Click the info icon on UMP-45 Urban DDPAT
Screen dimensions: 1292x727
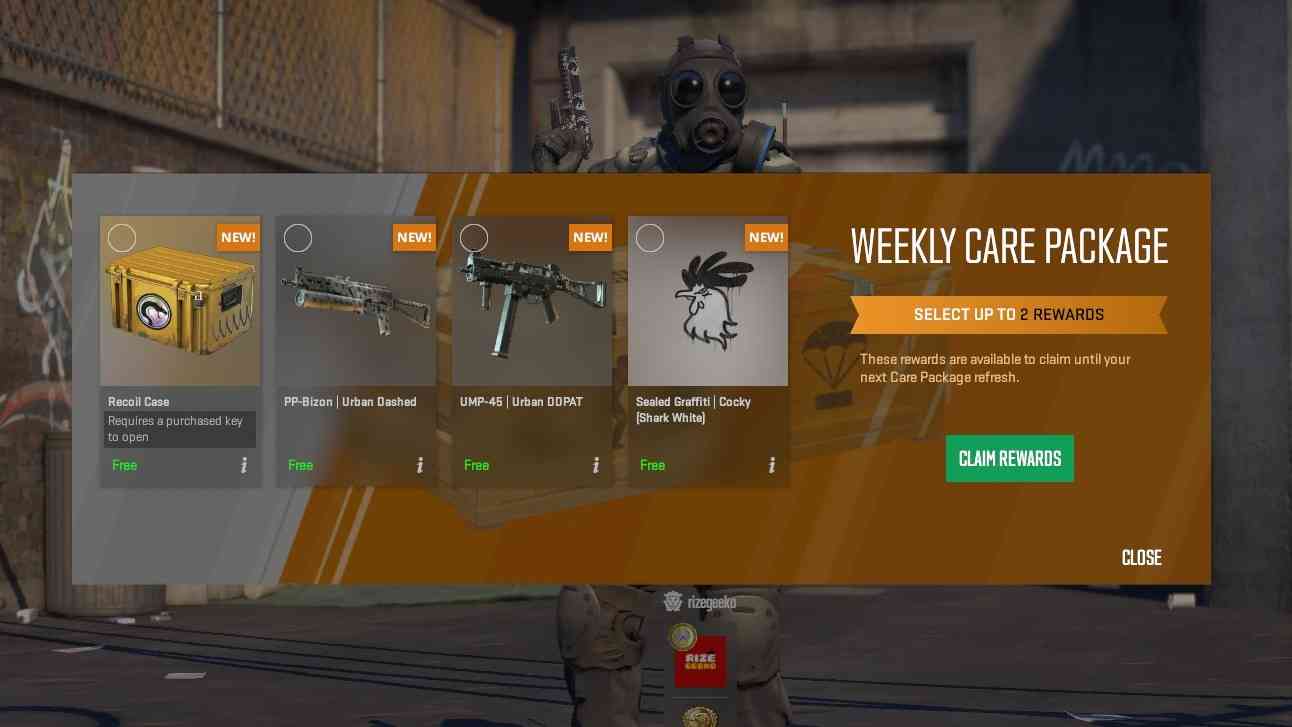click(595, 465)
